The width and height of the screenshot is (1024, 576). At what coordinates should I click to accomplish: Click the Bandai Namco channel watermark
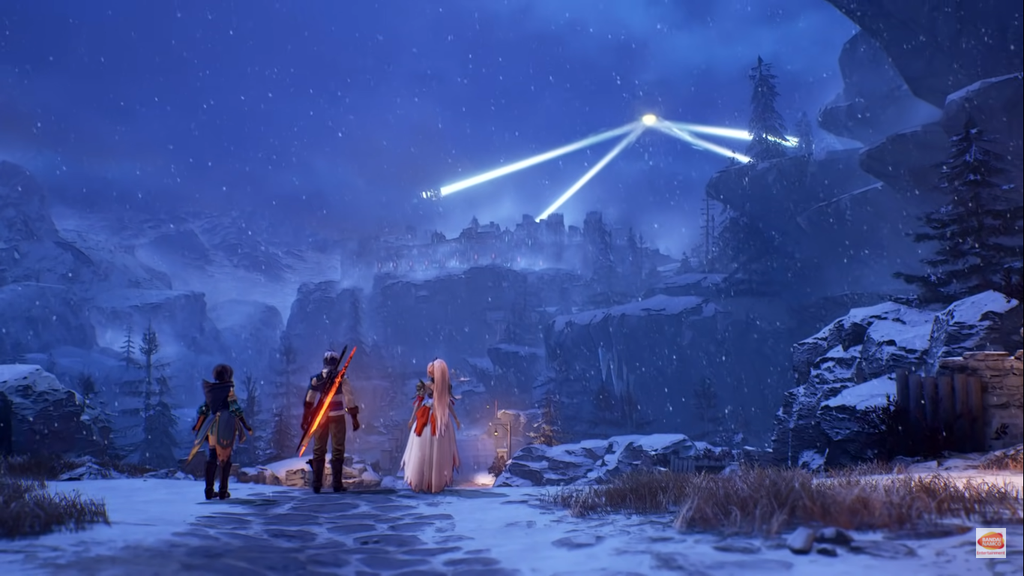[x=990, y=542]
